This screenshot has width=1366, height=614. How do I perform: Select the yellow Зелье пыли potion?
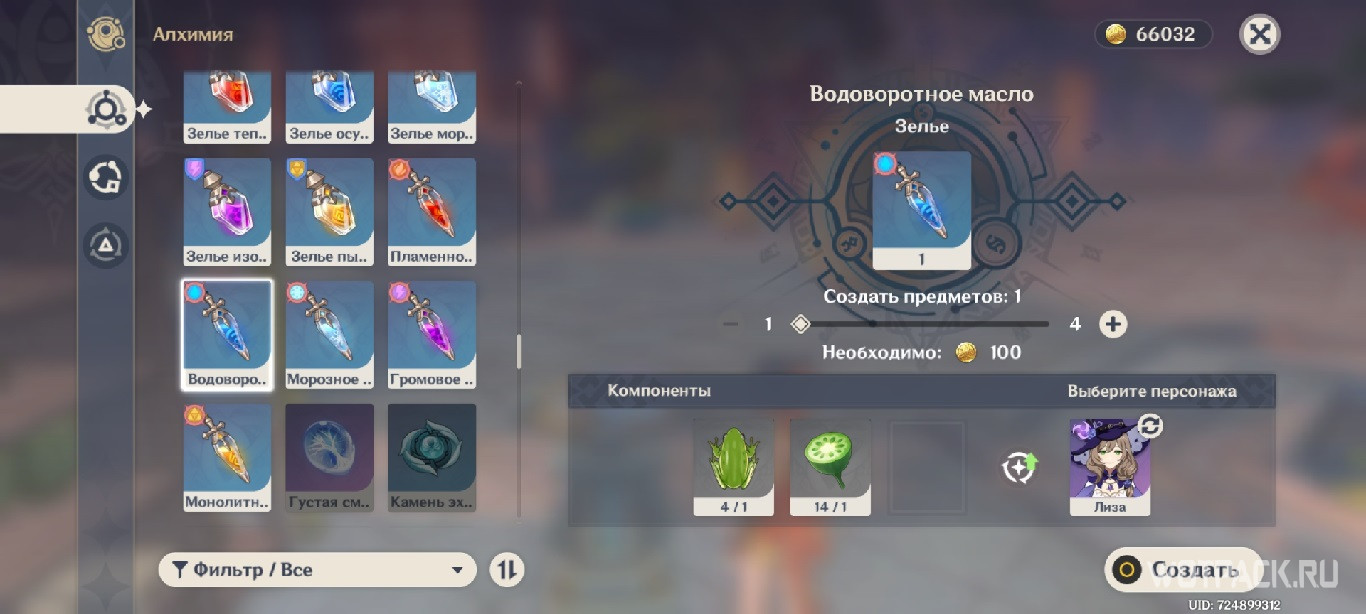pyautogui.click(x=330, y=211)
